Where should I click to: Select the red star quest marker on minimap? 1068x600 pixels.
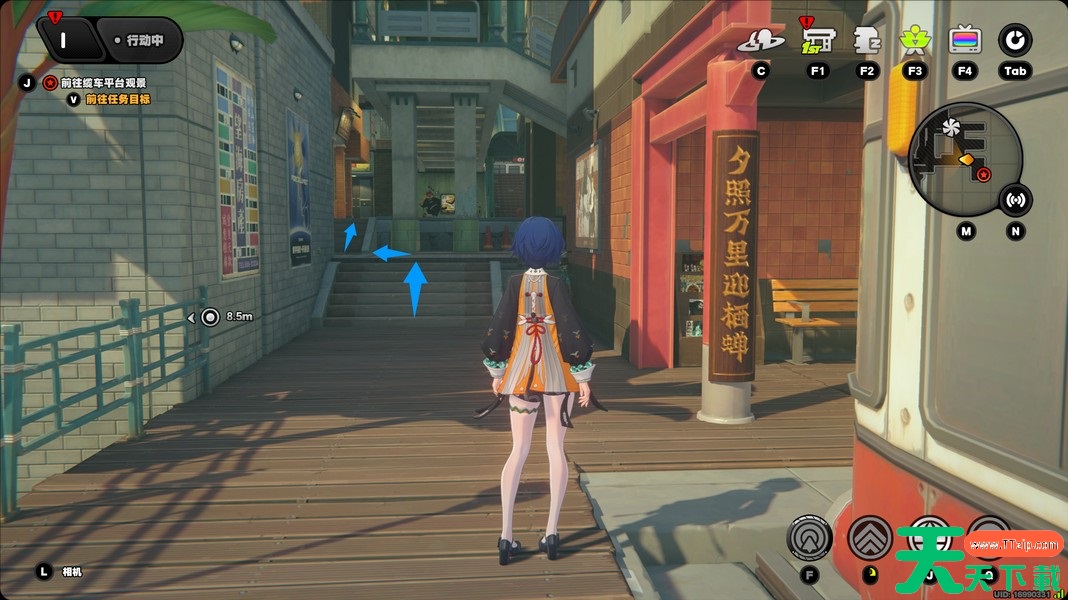[984, 176]
